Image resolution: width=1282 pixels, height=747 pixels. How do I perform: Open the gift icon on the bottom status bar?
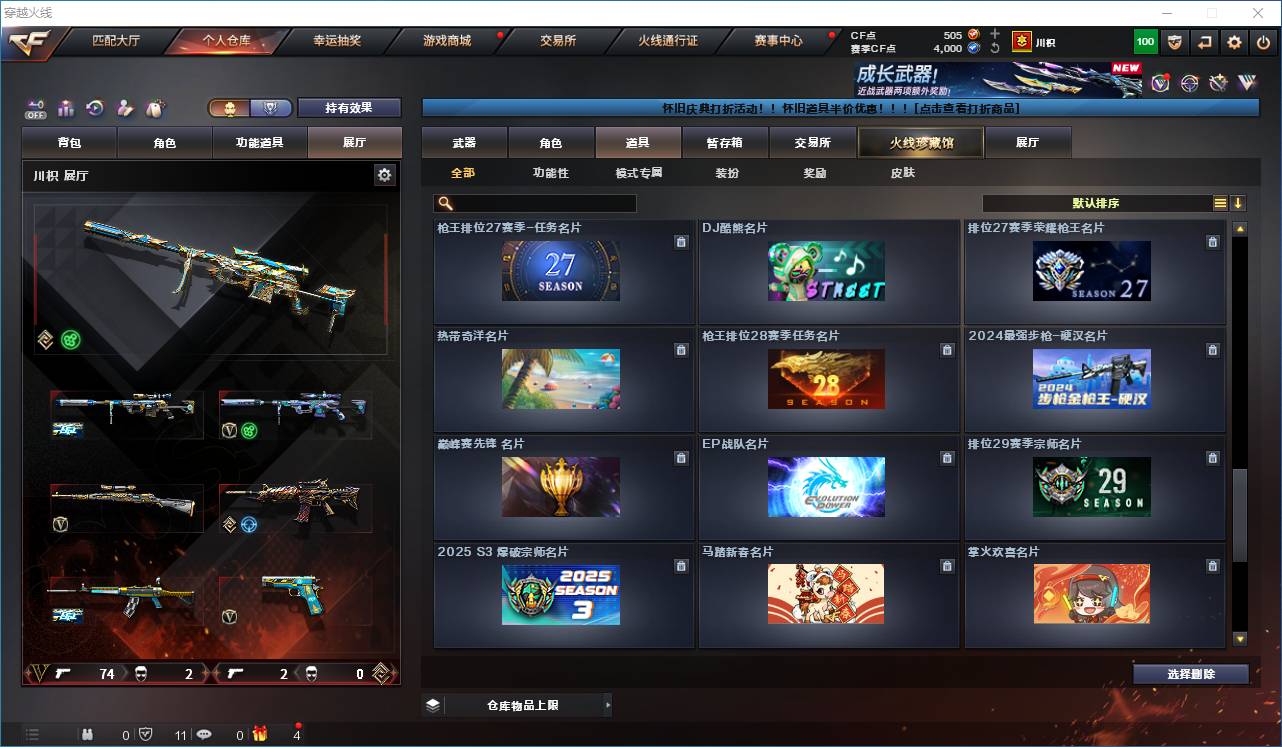(x=259, y=733)
